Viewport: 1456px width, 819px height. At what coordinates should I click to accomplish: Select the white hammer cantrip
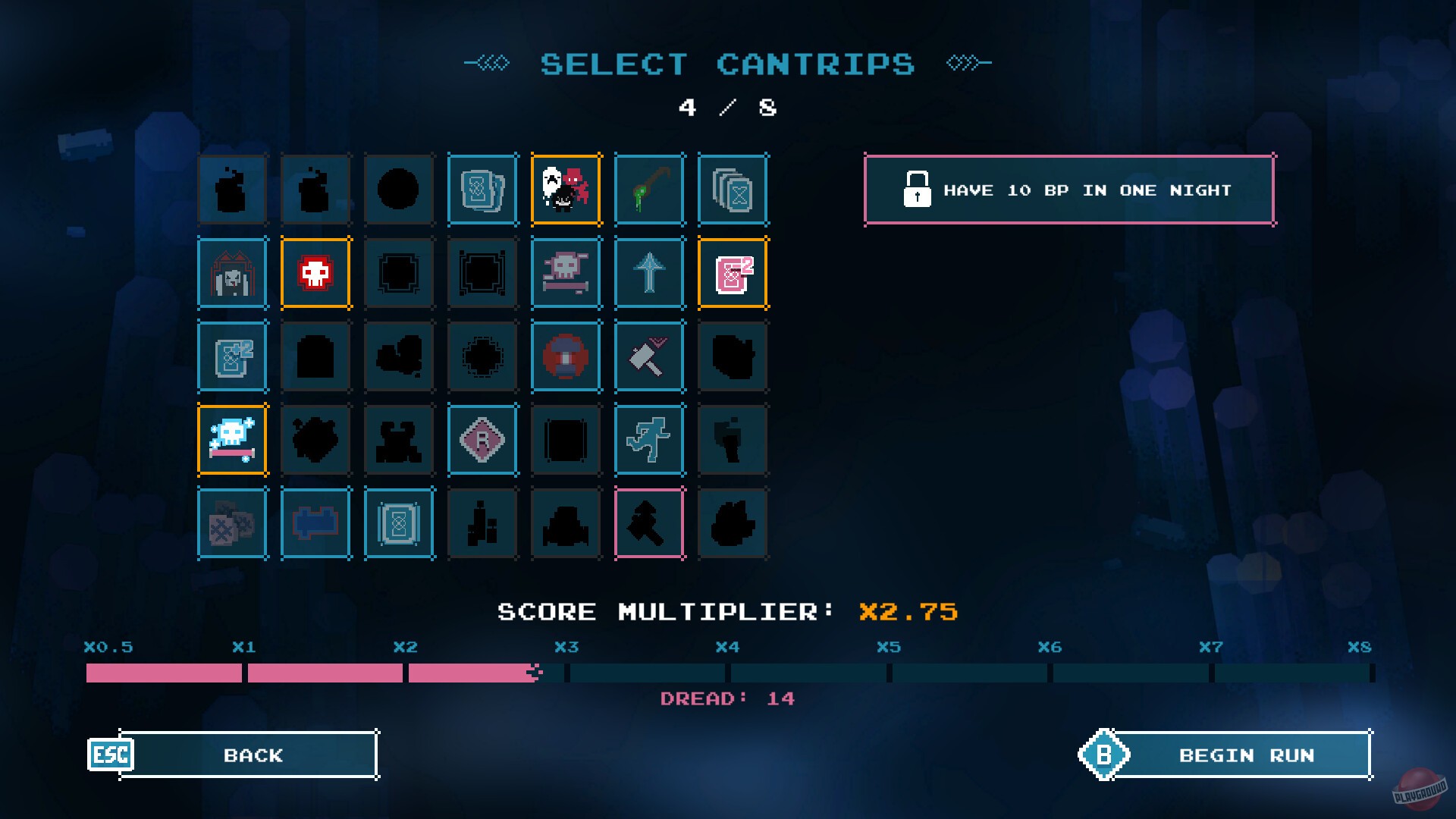[650, 356]
